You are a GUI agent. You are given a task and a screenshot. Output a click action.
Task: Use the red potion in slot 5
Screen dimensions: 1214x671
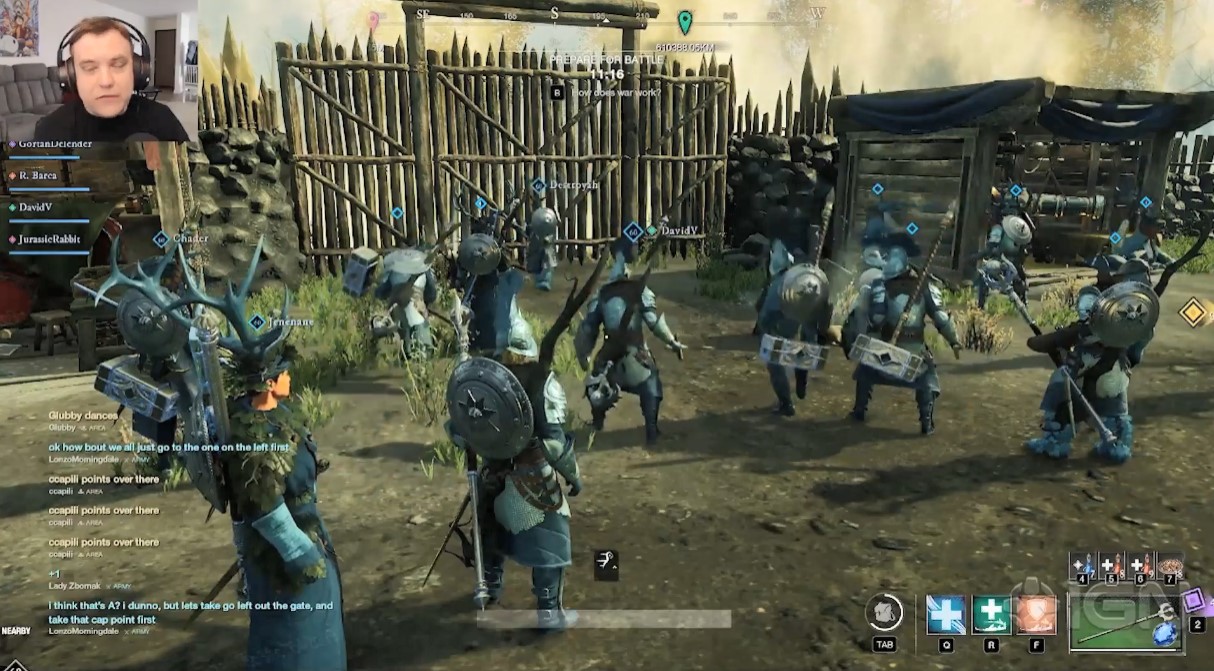[x=1110, y=566]
